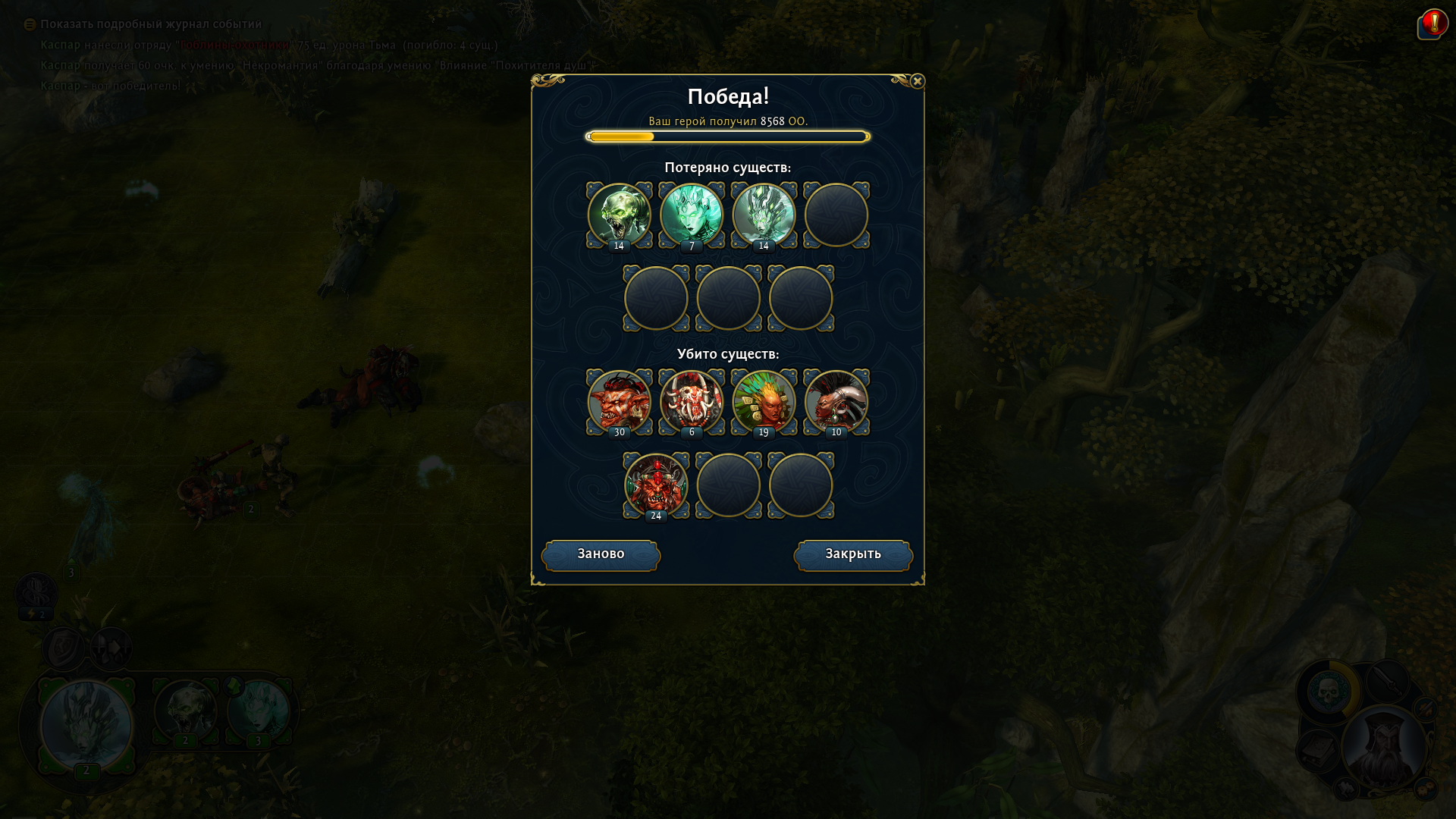This screenshot has height=819, width=1456.
Task: Show the detailed event log
Action: (x=150, y=24)
